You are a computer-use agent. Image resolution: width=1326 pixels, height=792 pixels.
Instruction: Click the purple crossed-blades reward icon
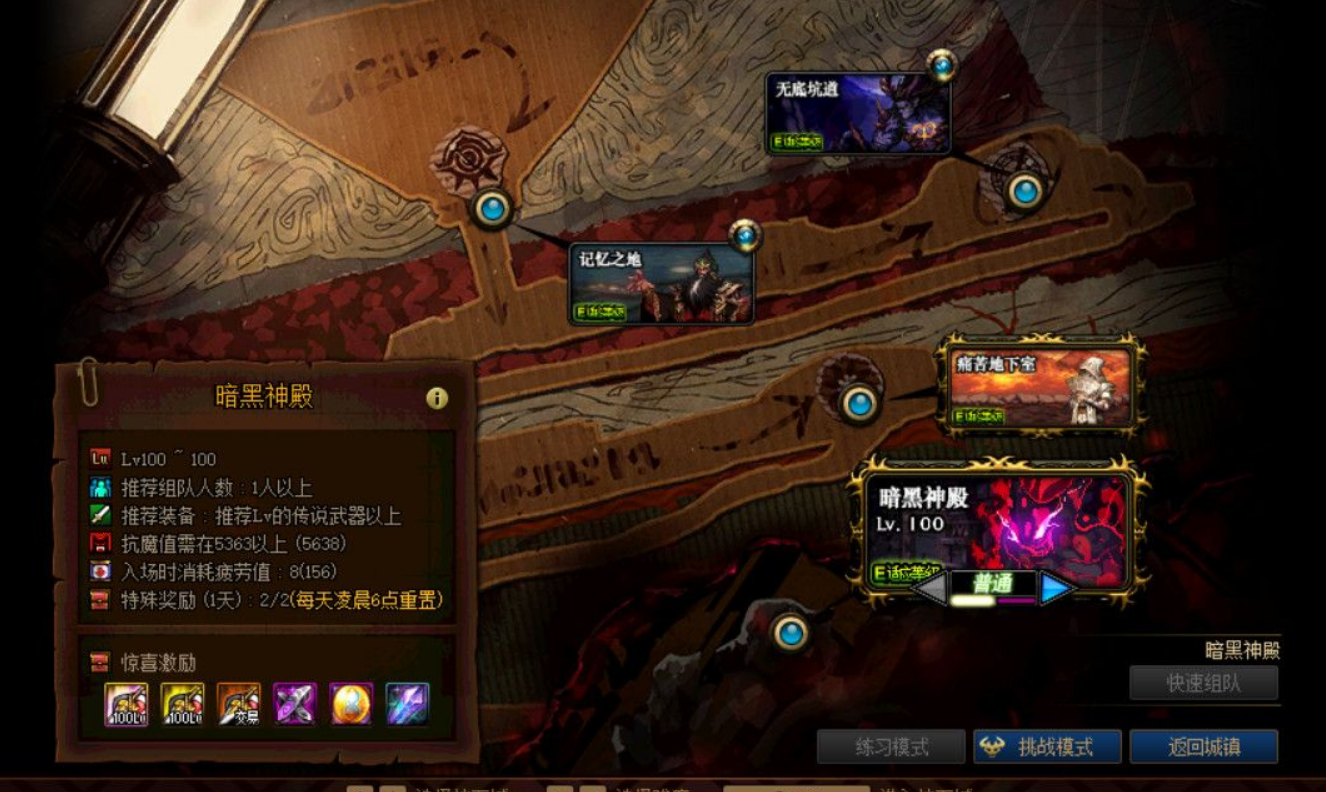296,701
